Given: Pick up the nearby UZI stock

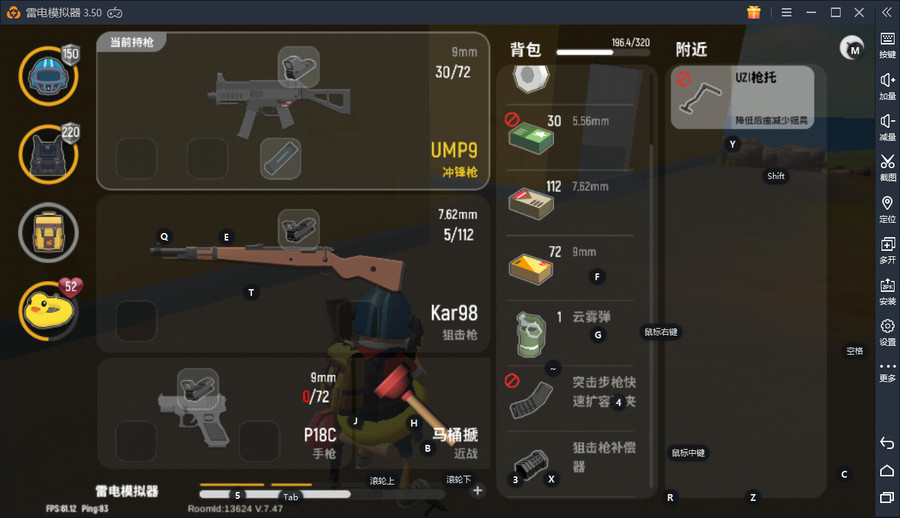Looking at the screenshot, I should click(x=747, y=98).
